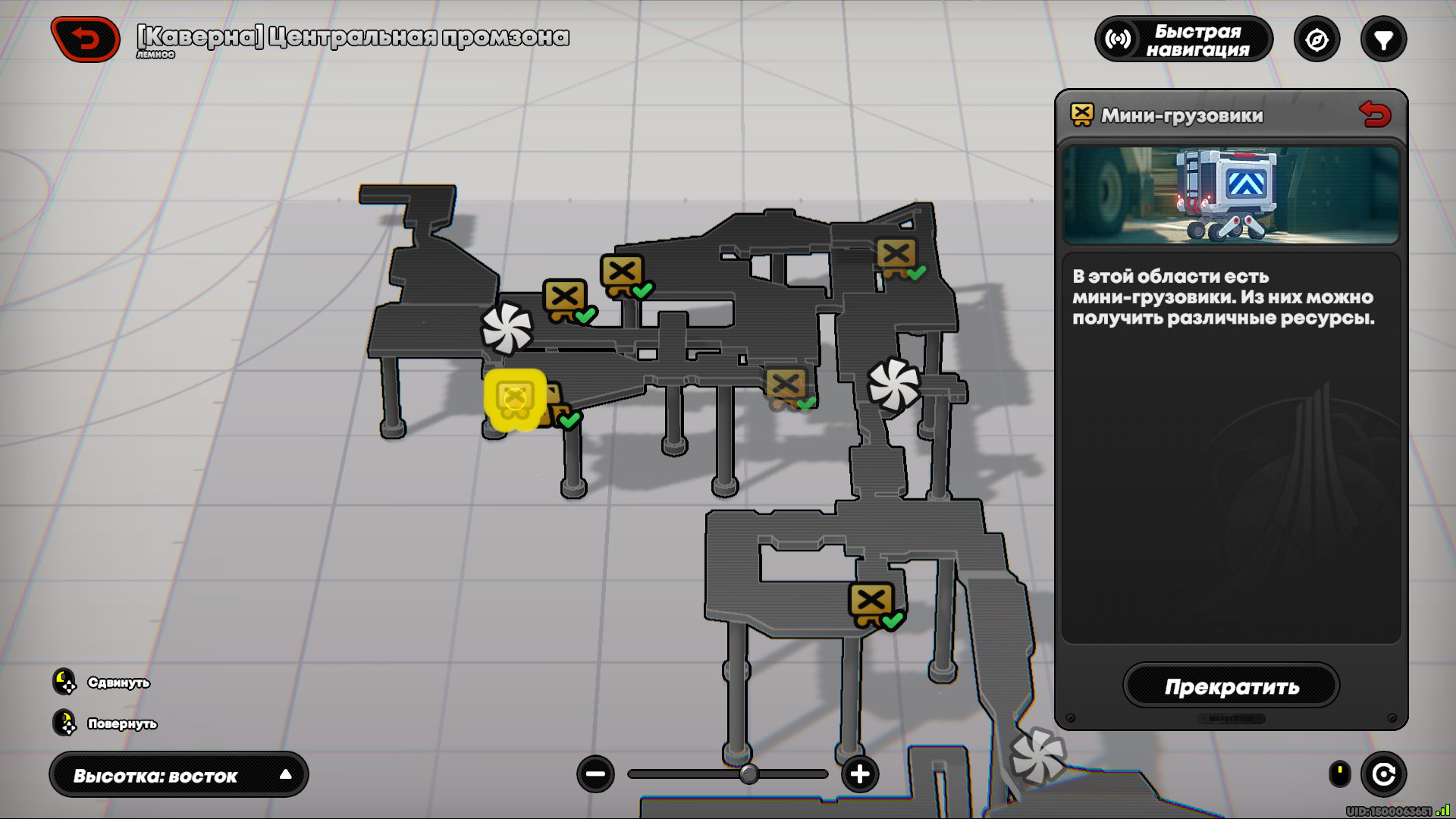
Task: Open Быстрая навигация quick navigation
Action: 1183,39
